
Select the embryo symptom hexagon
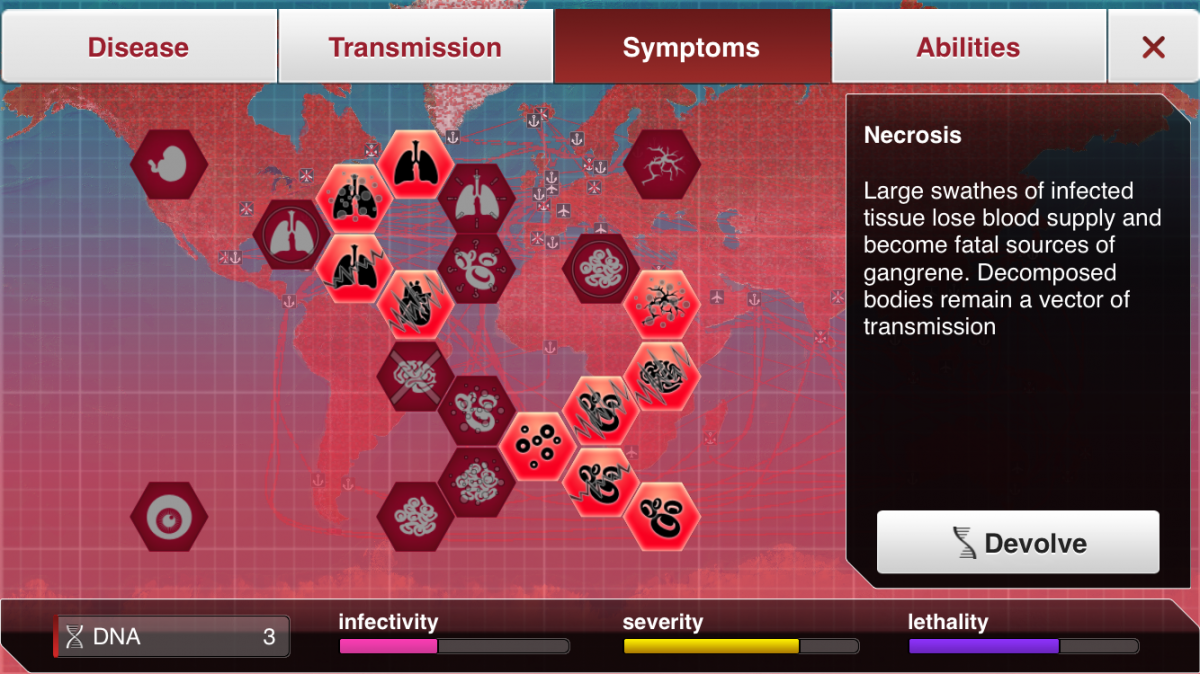(169, 164)
